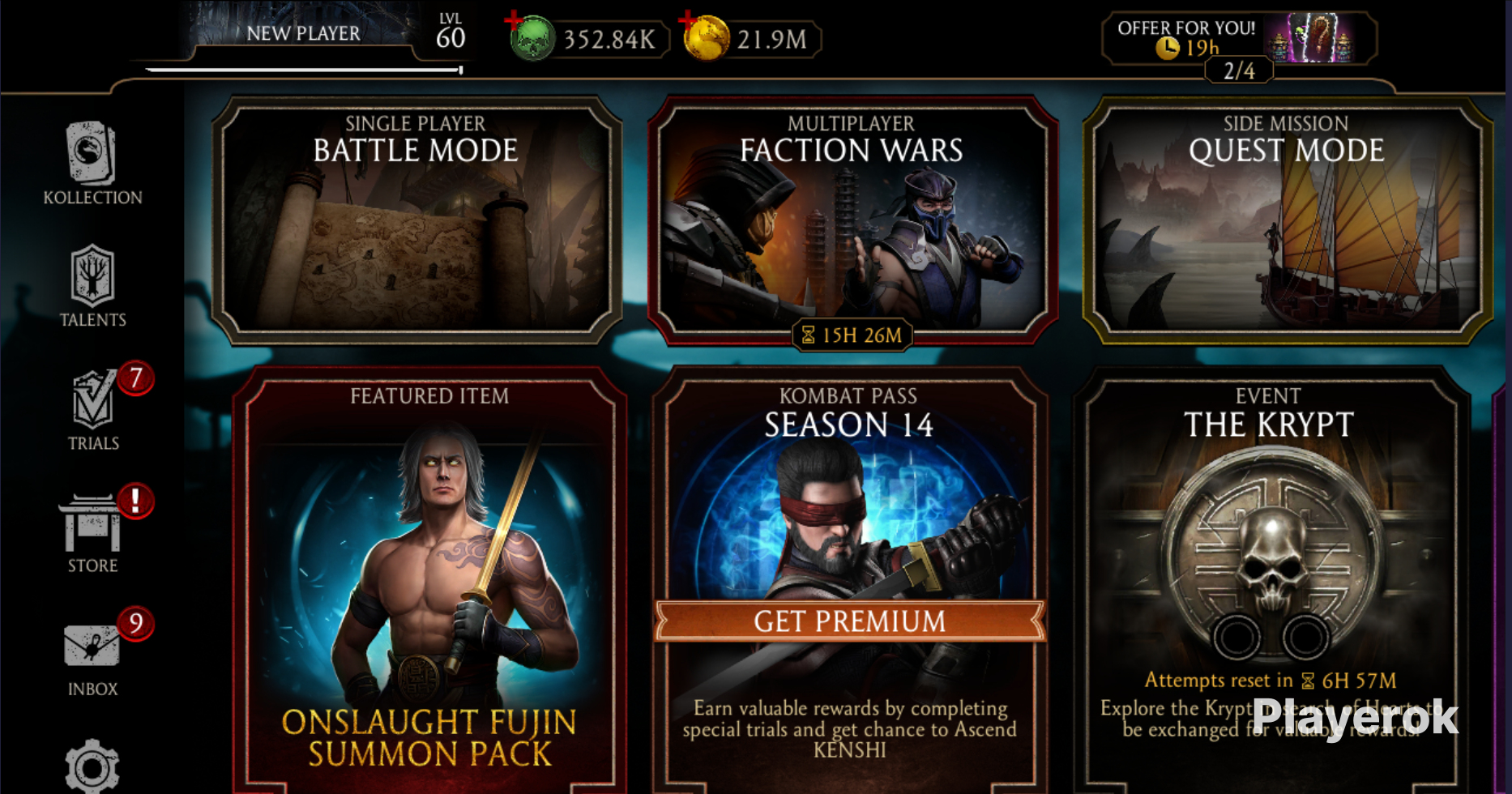Buy more gold koins

[706, 38]
